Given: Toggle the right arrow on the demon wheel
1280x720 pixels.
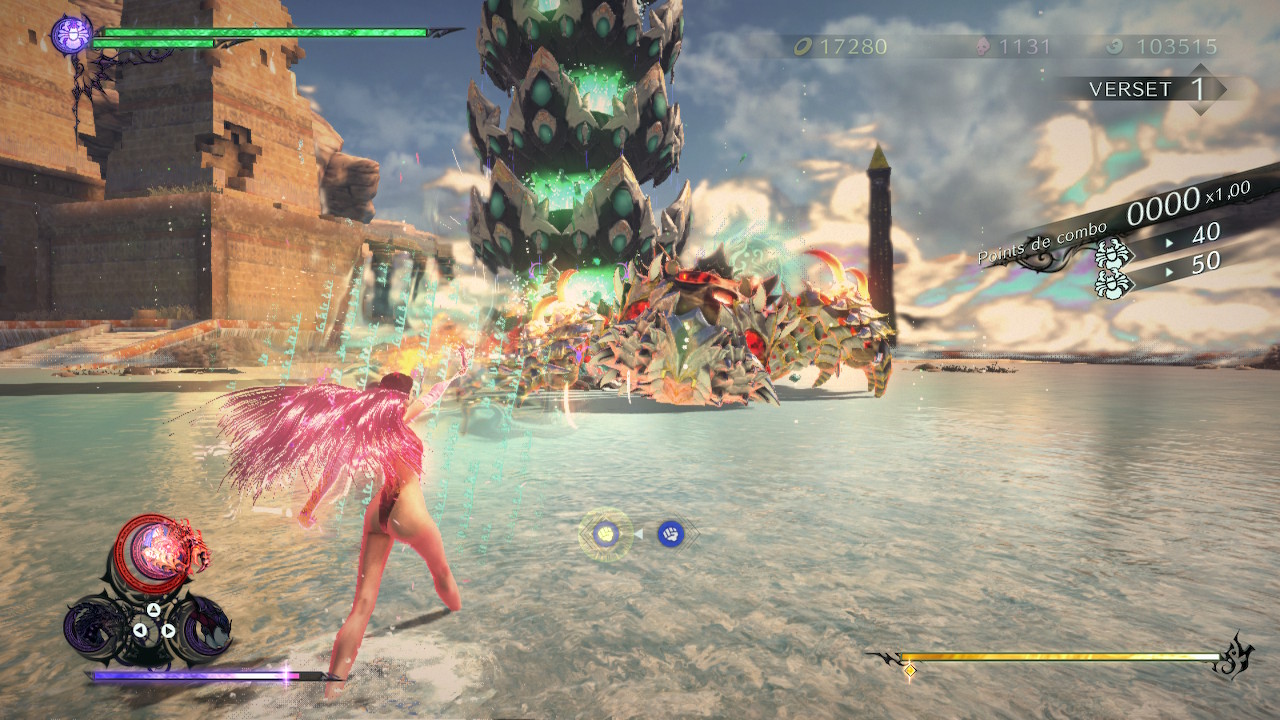Looking at the screenshot, I should [x=168, y=628].
